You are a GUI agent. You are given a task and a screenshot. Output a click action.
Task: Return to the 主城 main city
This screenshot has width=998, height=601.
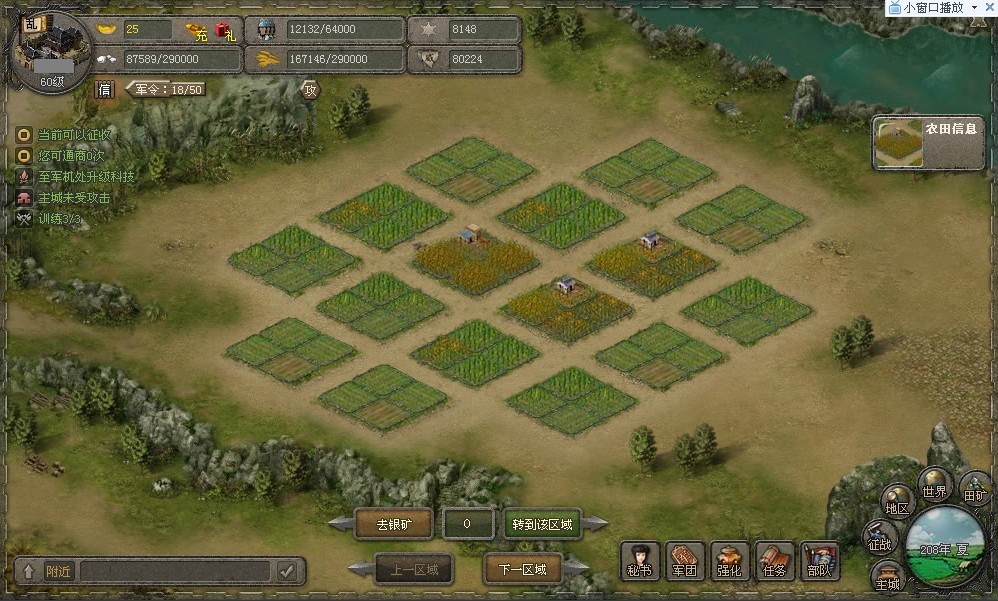(888, 578)
